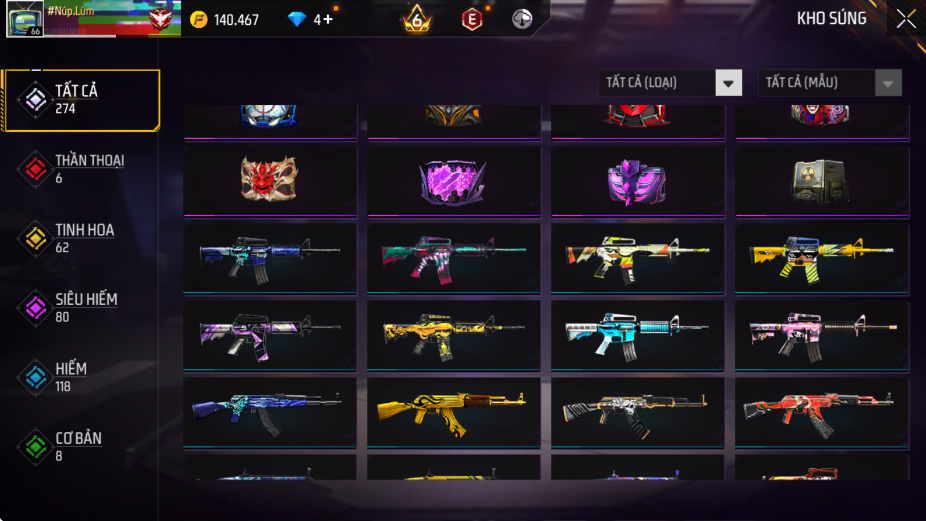Pick the green radioactive loot box skin

[821, 180]
